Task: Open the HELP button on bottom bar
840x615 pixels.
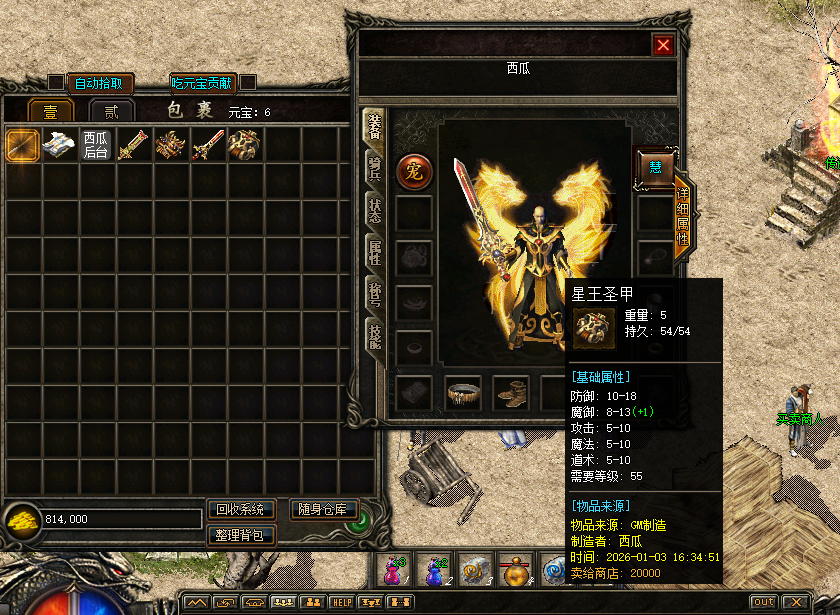Action: click(342, 602)
